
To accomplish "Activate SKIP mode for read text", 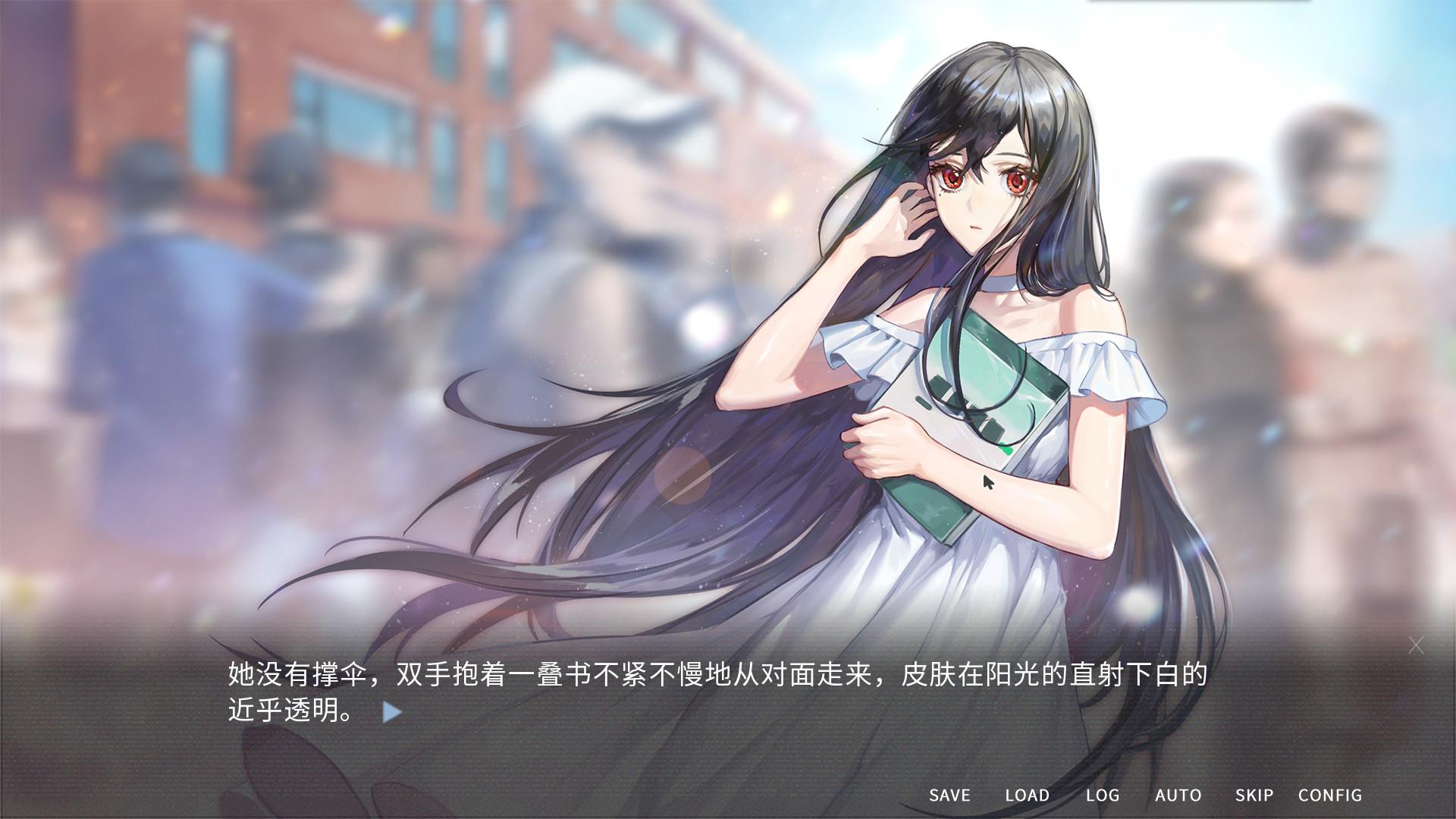I will coord(1255,795).
